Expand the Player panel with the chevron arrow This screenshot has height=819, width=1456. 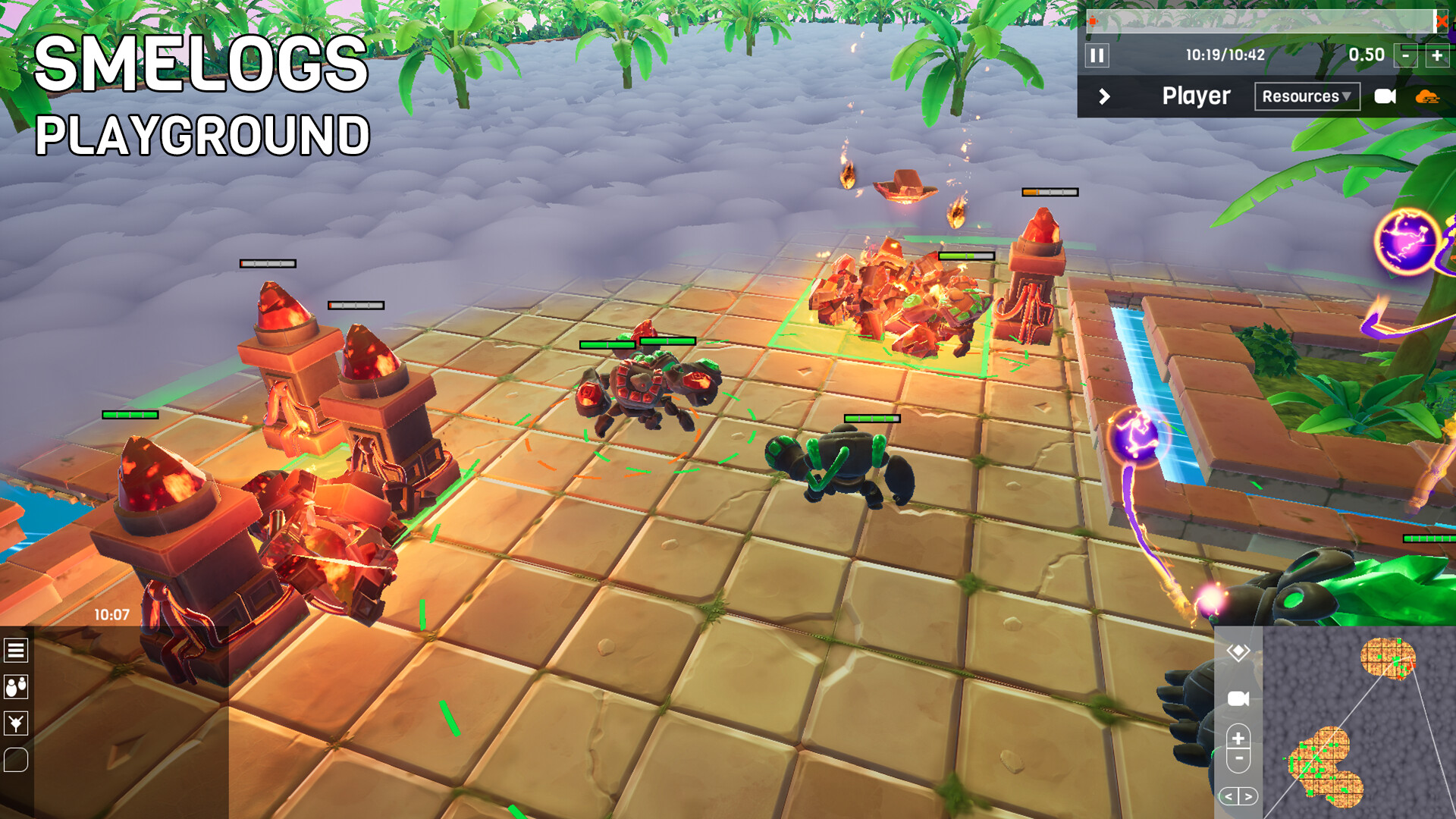[1104, 96]
